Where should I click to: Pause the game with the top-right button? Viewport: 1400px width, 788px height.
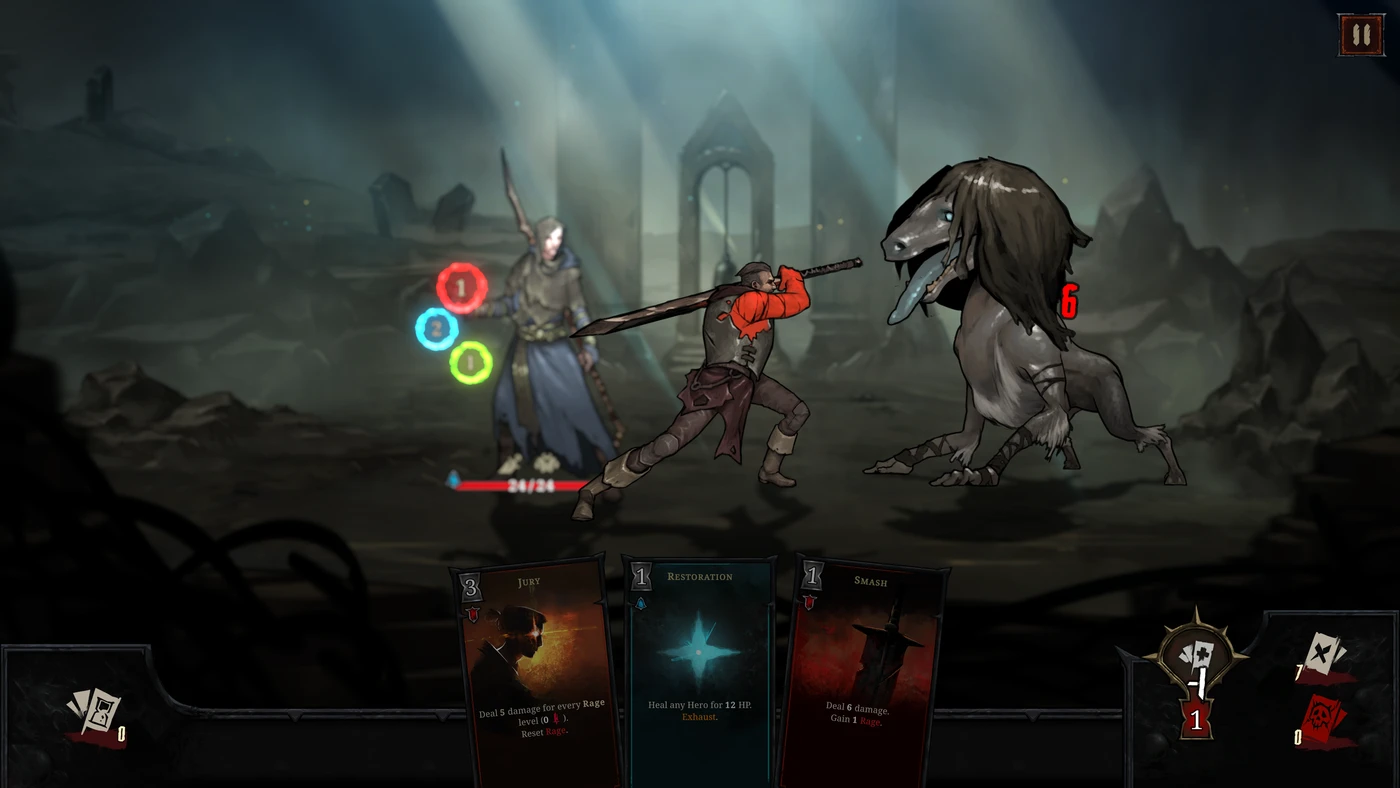pos(1360,35)
